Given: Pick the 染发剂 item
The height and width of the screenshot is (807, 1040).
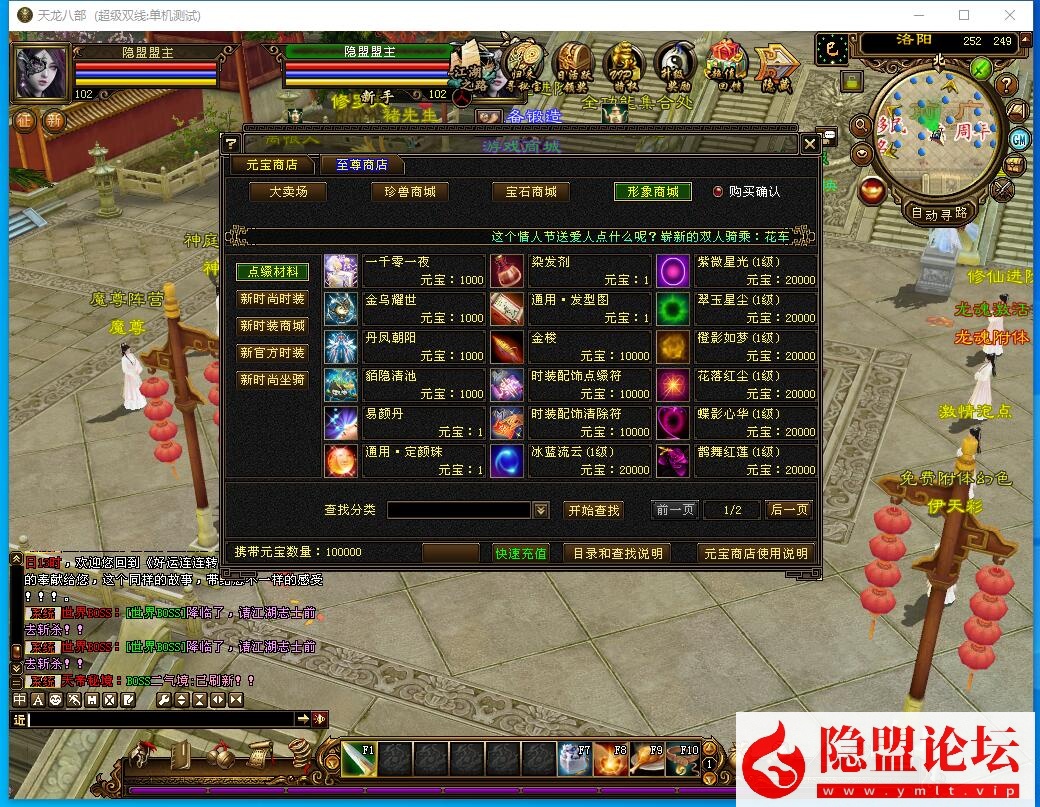Looking at the screenshot, I should 570,271.
